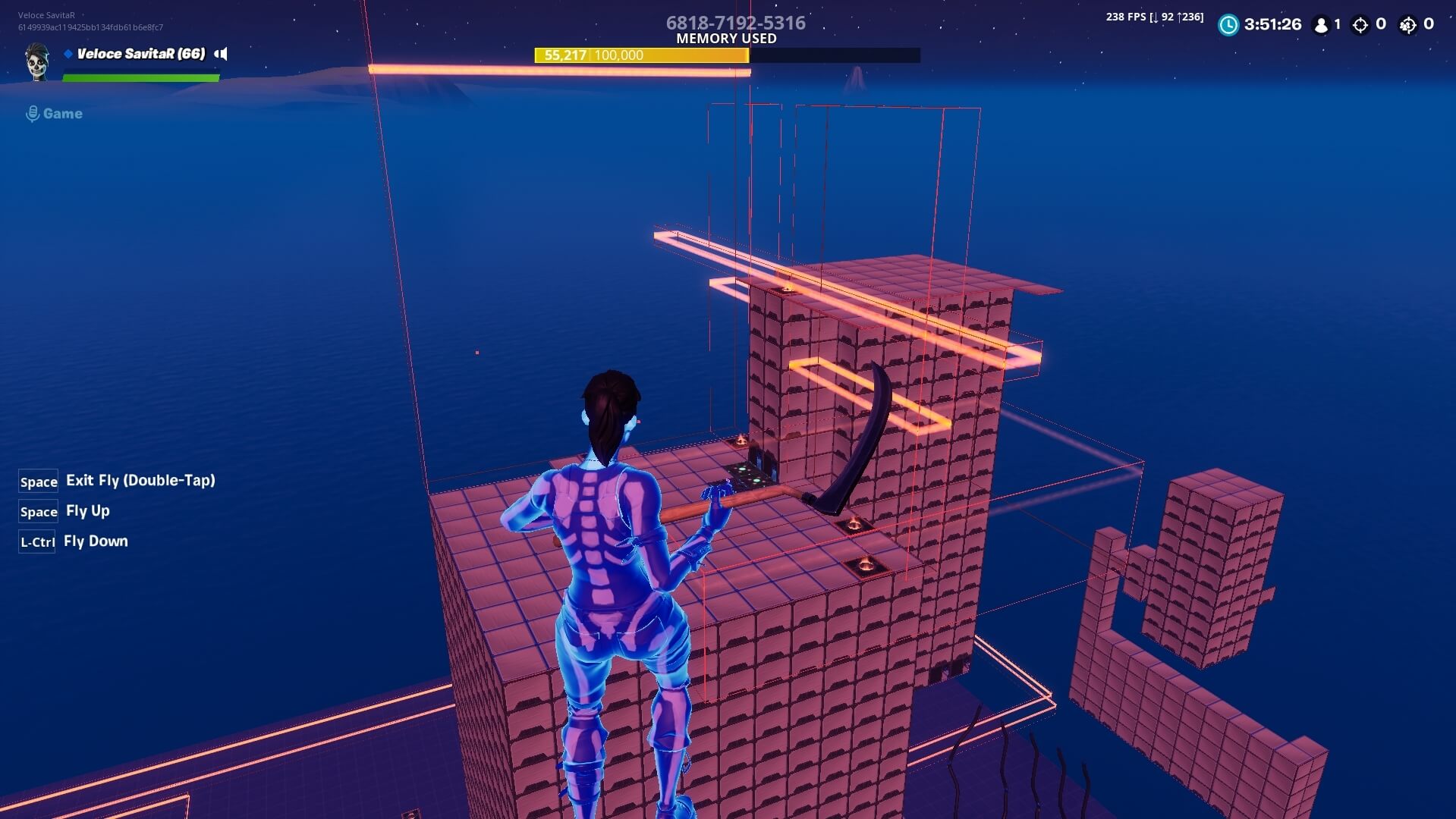1456x819 pixels.
Task: Click the yellow memory usage bar
Action: 641,55
